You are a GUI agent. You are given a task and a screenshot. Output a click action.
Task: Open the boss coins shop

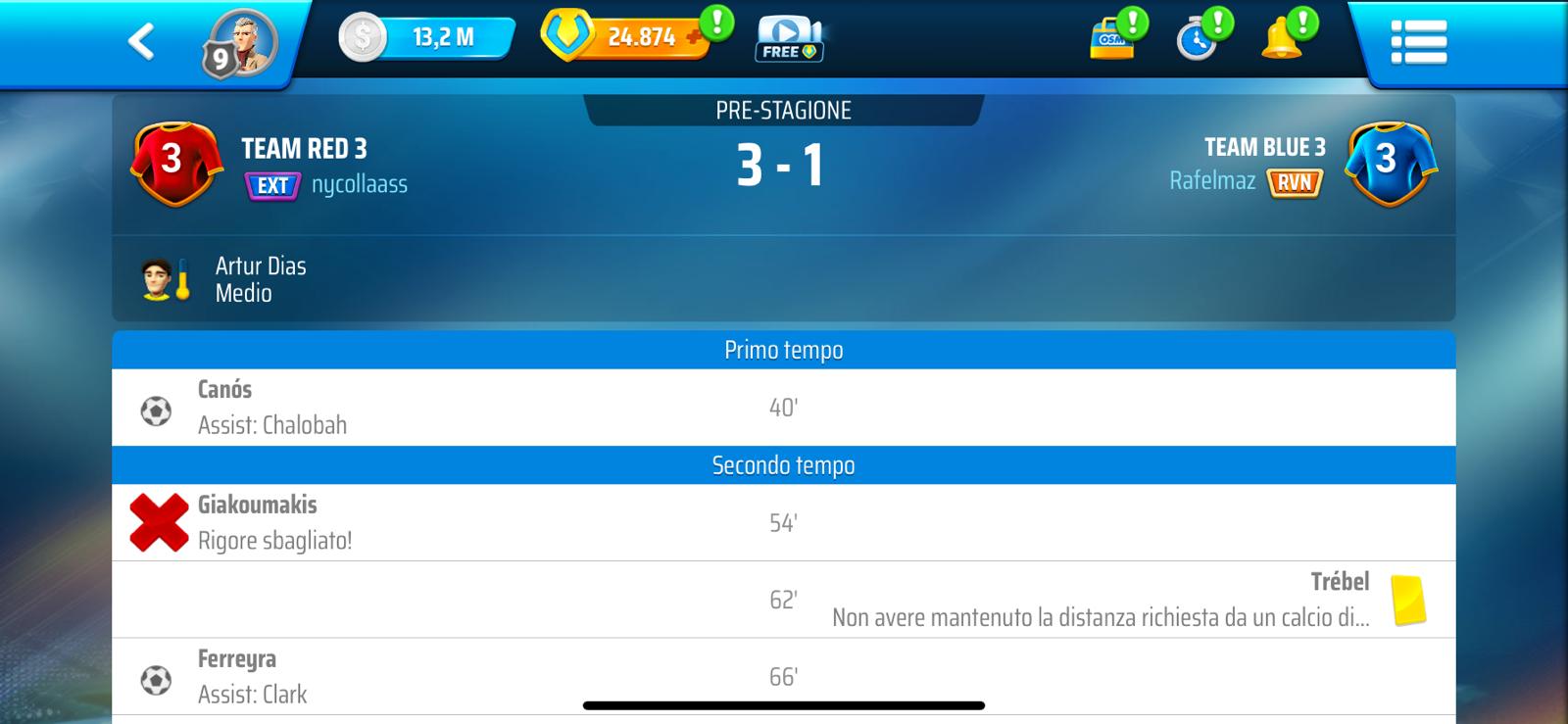click(624, 37)
